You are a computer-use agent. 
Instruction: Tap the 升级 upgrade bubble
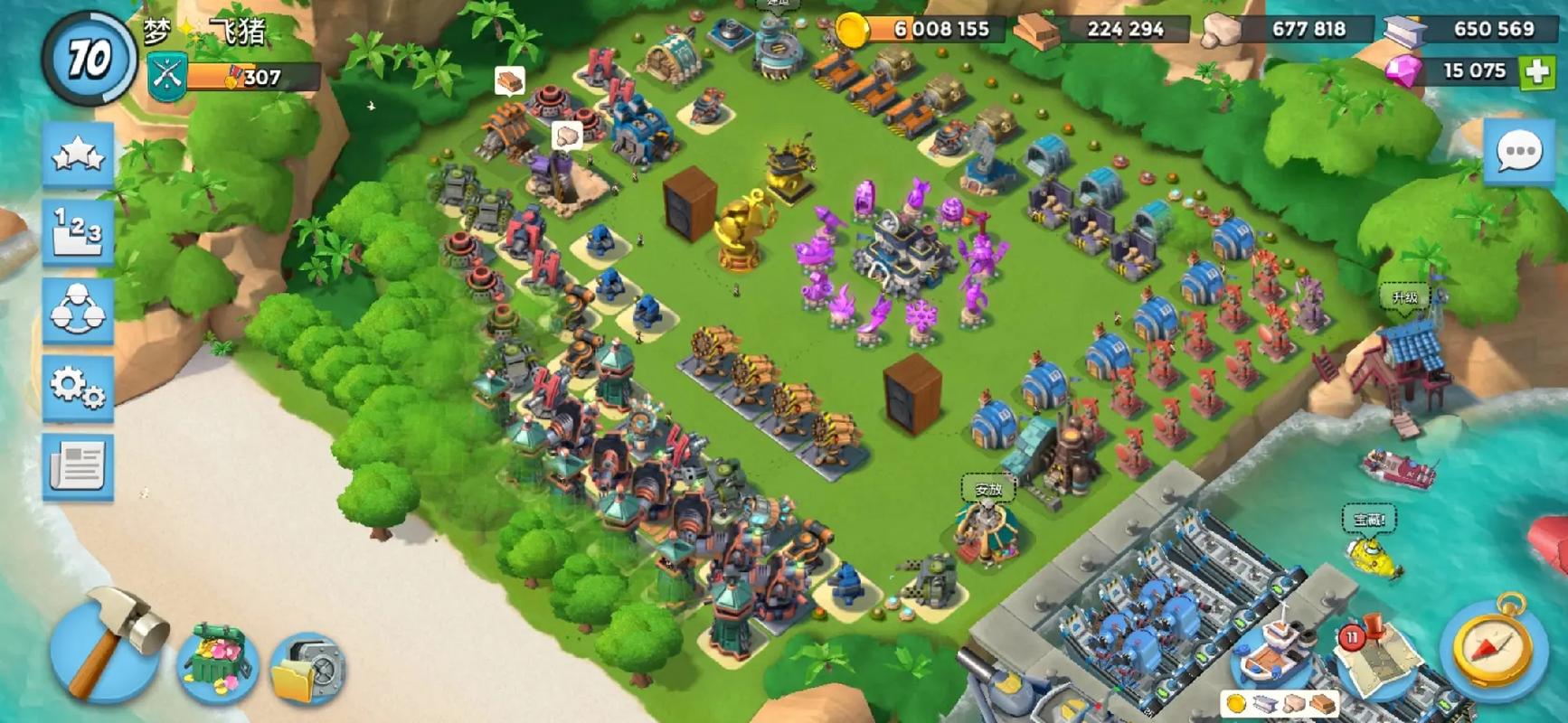coord(1404,297)
